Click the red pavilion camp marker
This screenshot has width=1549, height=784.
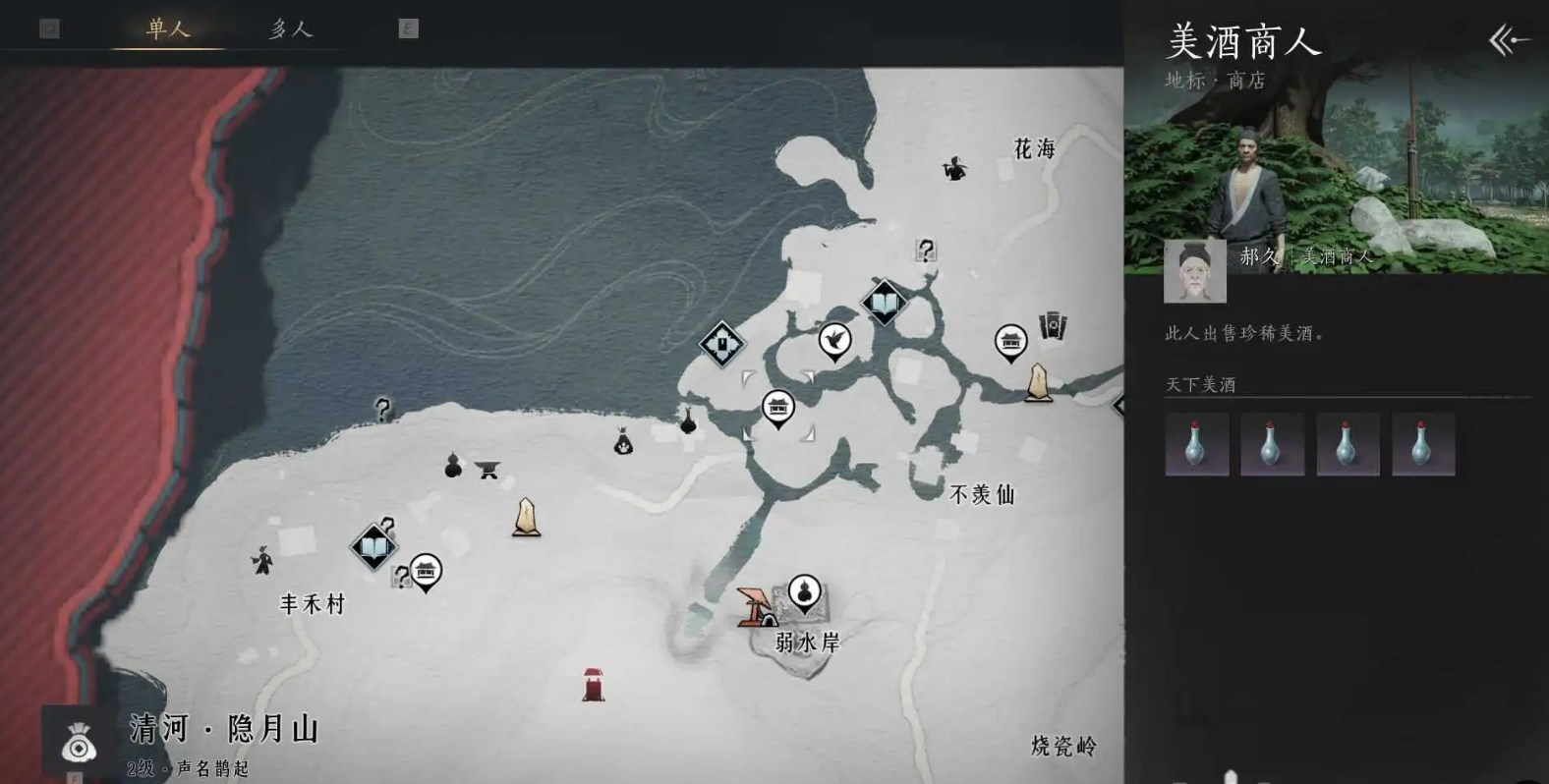tap(755, 606)
